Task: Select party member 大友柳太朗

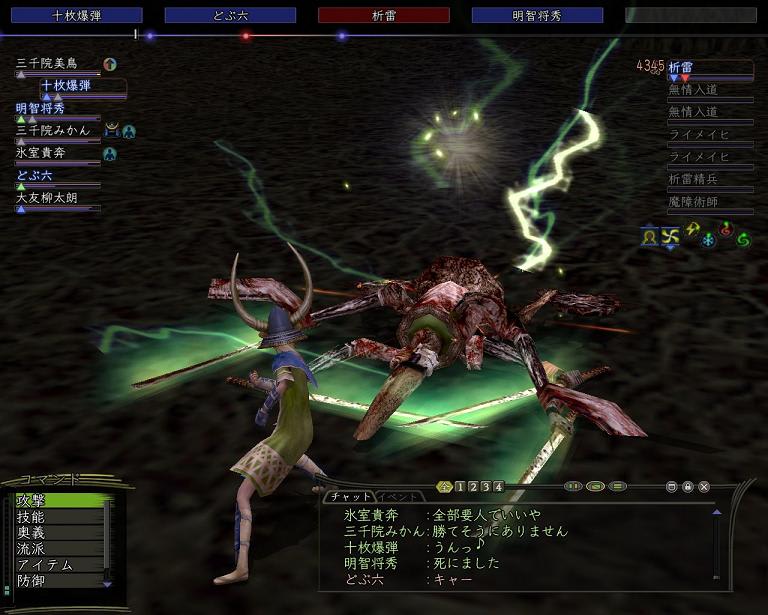Action: 55,197
